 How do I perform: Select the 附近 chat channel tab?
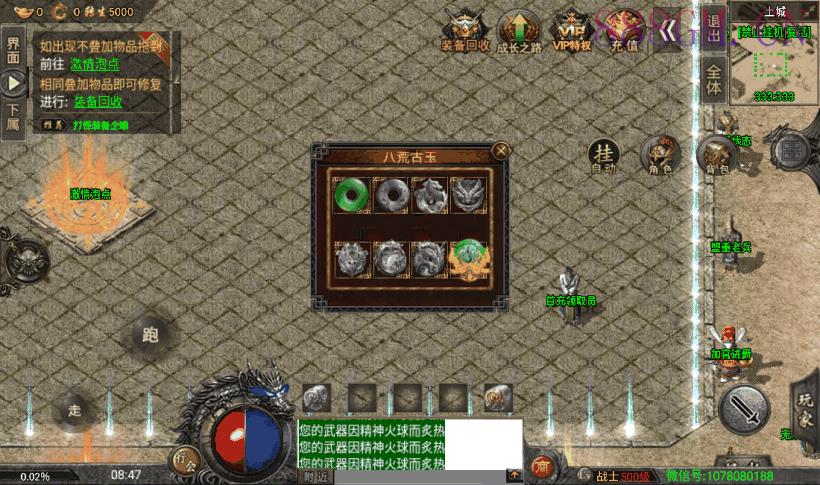(314, 476)
